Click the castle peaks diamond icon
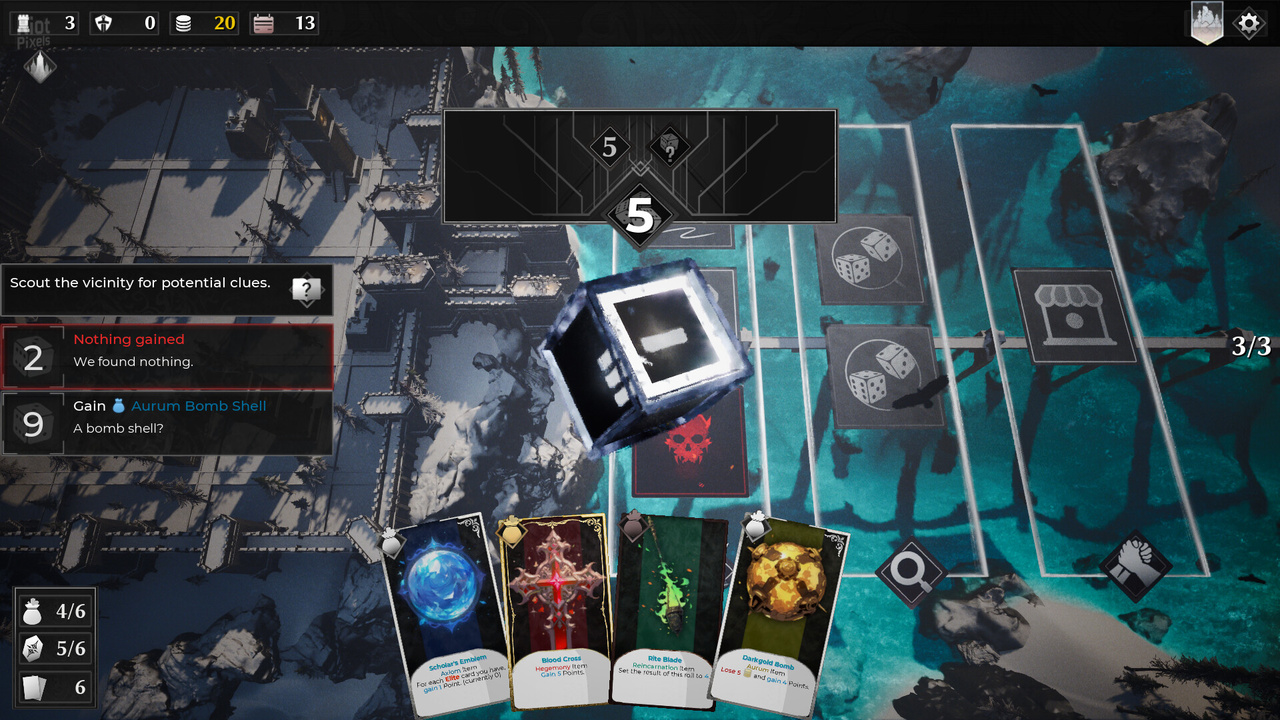Image resolution: width=1280 pixels, height=720 pixels. [40, 67]
